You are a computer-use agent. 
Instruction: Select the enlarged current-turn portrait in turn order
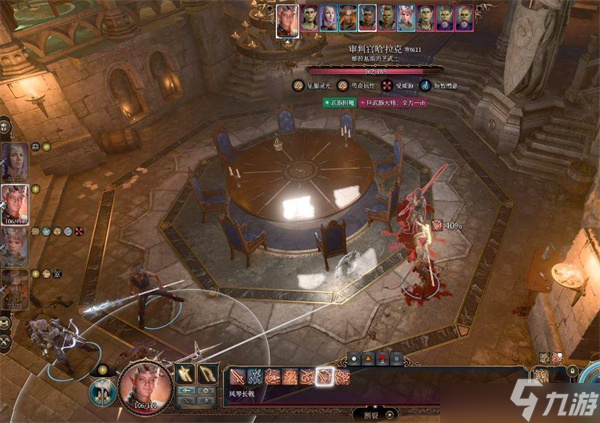pyautogui.click(x=288, y=15)
